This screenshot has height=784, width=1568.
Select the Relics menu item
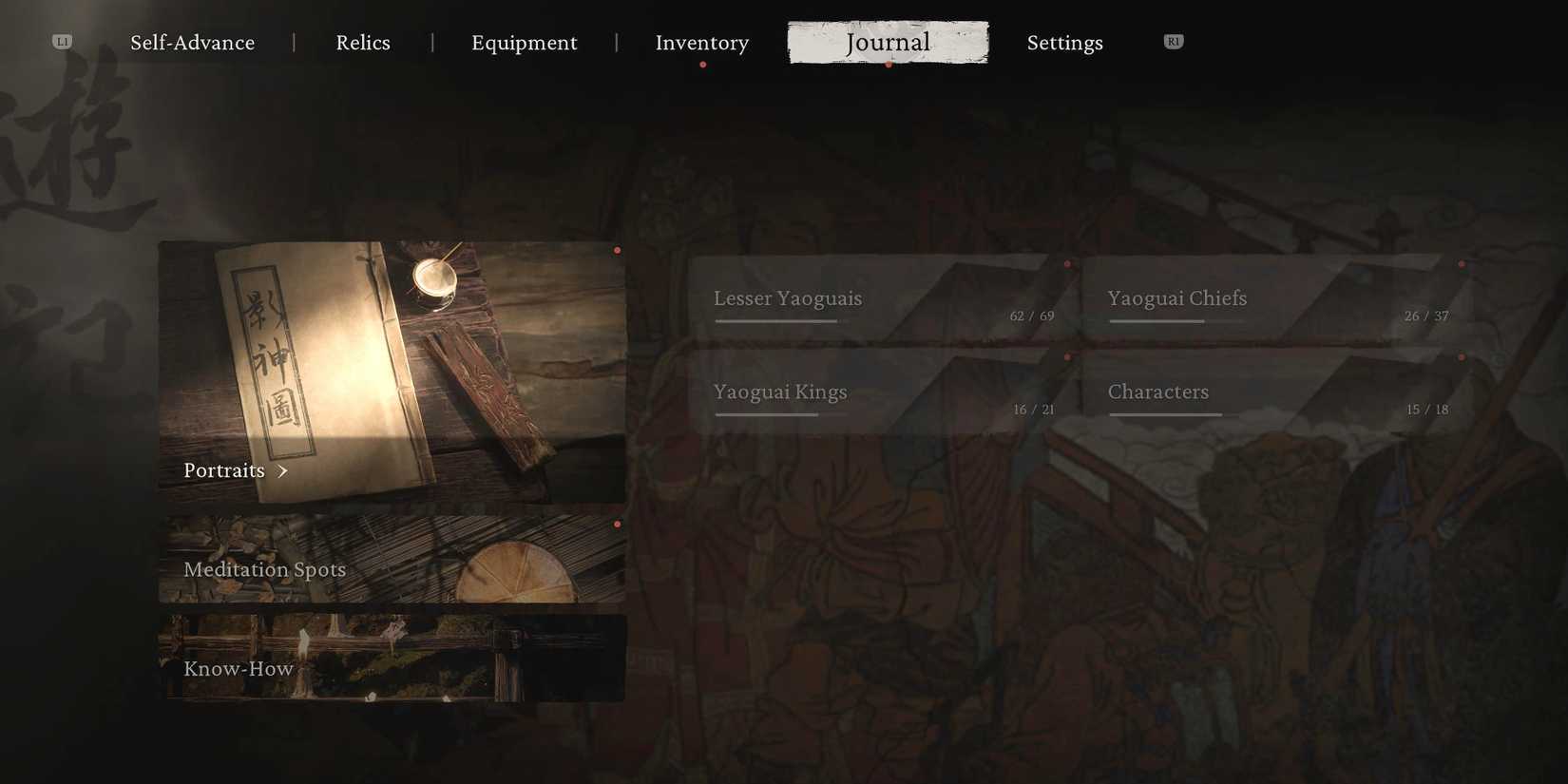coord(363,42)
